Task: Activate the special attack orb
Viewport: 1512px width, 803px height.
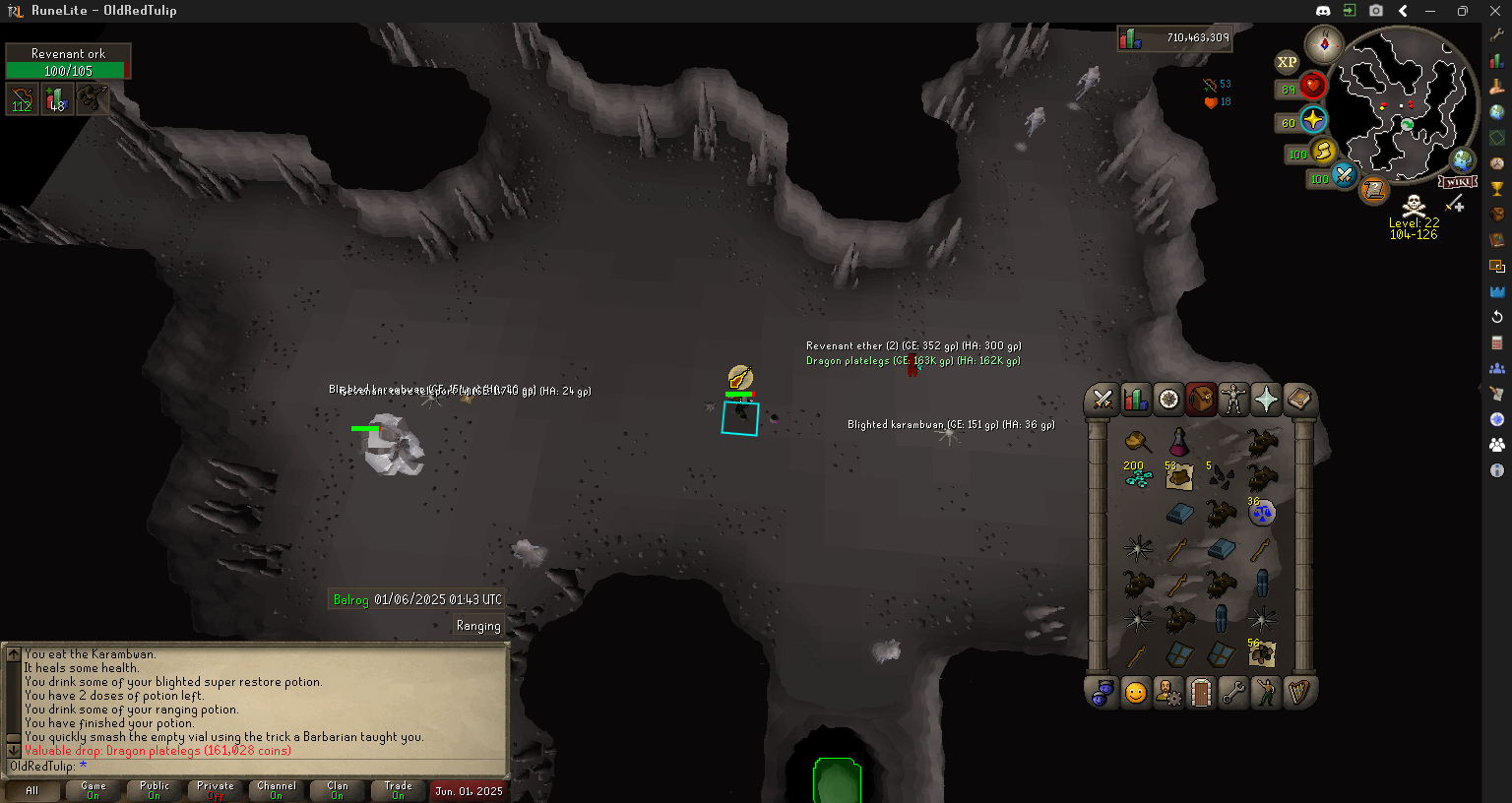Action: coord(1345,177)
